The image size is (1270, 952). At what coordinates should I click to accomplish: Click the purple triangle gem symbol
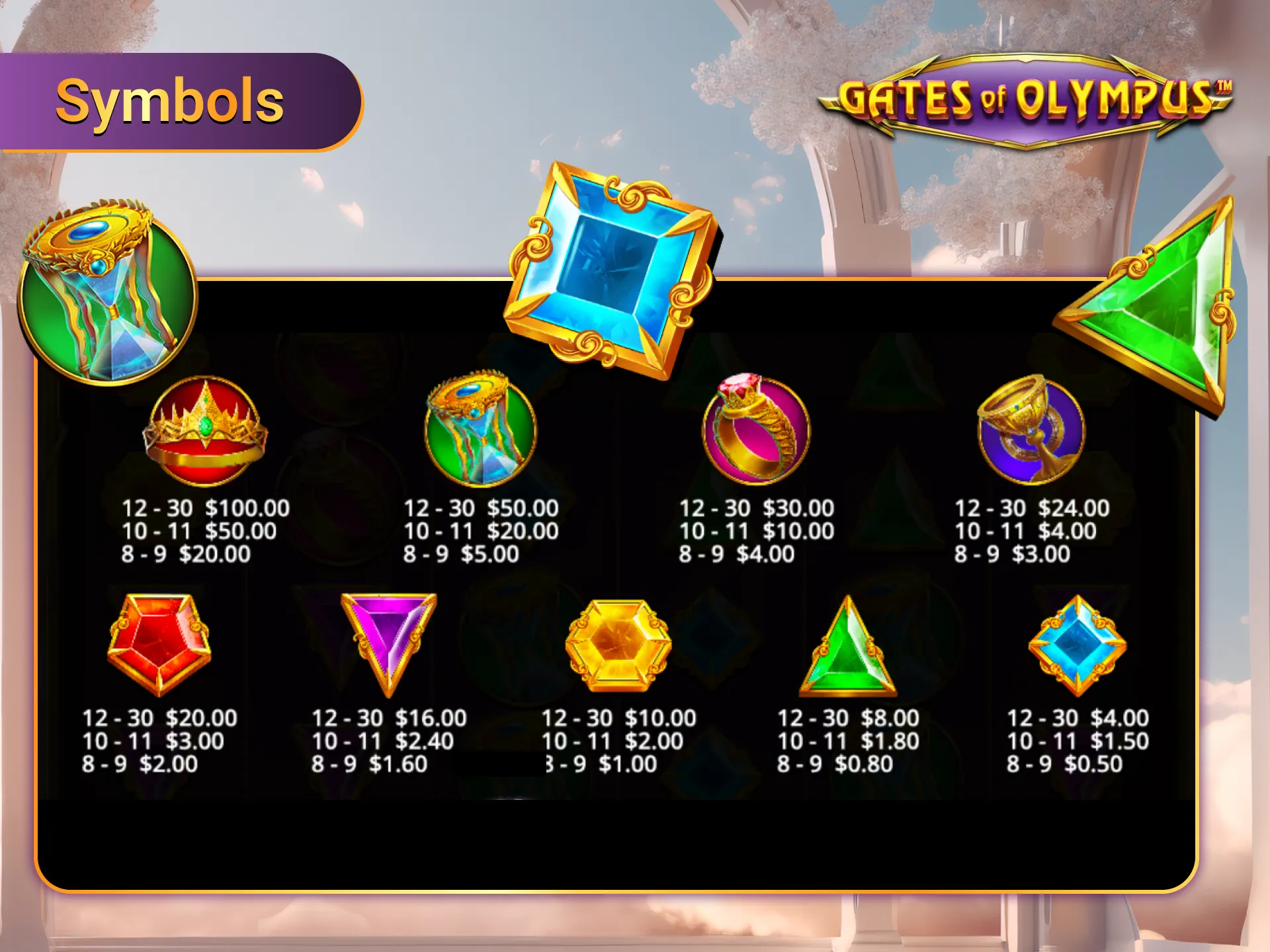pos(384,645)
